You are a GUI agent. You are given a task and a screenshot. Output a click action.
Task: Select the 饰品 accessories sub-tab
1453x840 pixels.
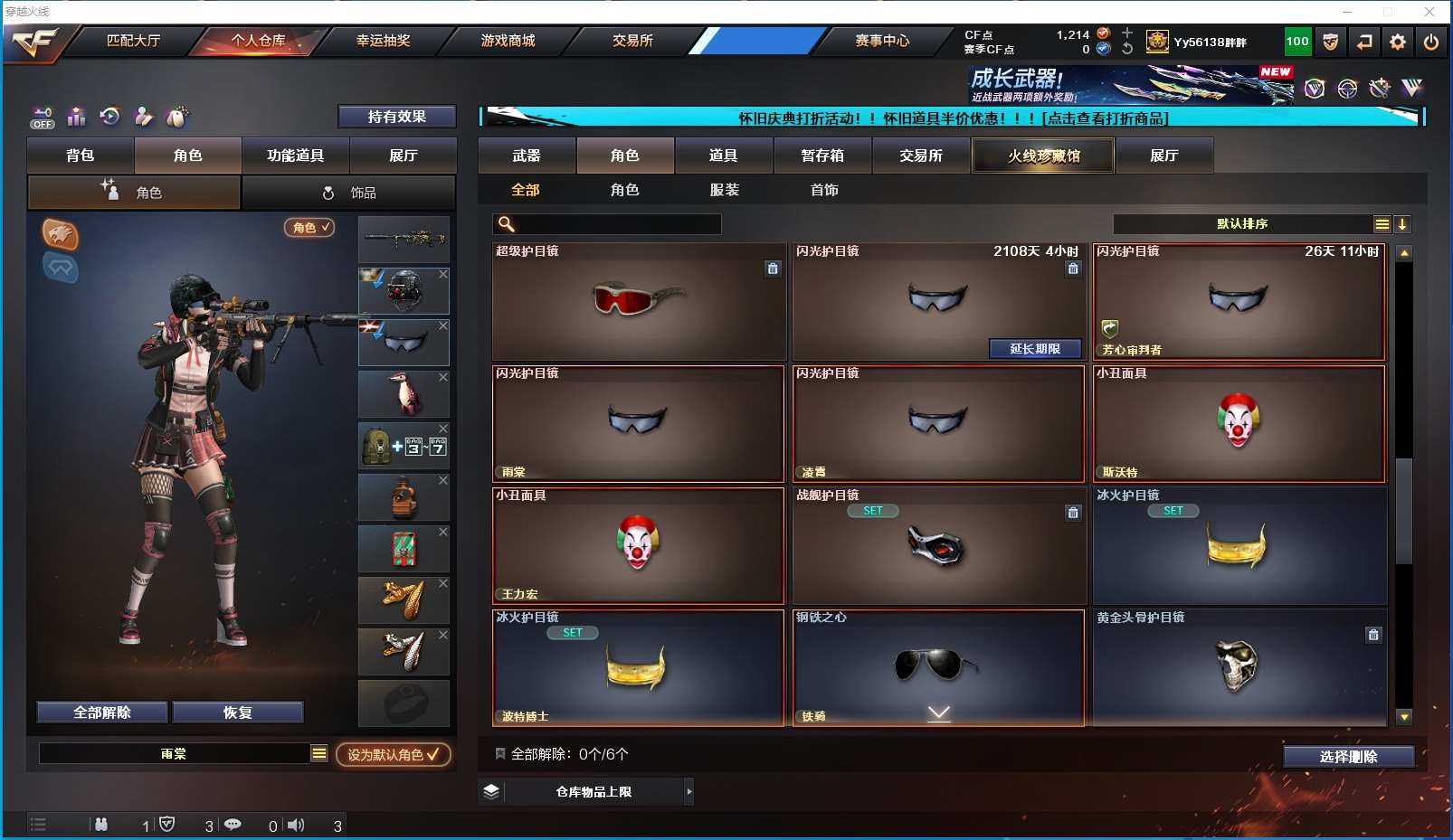coord(349,193)
